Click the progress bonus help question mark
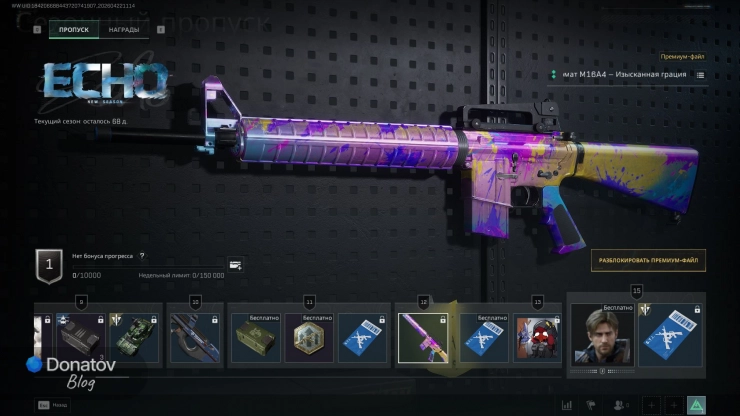The height and width of the screenshot is (416, 740). click(142, 257)
